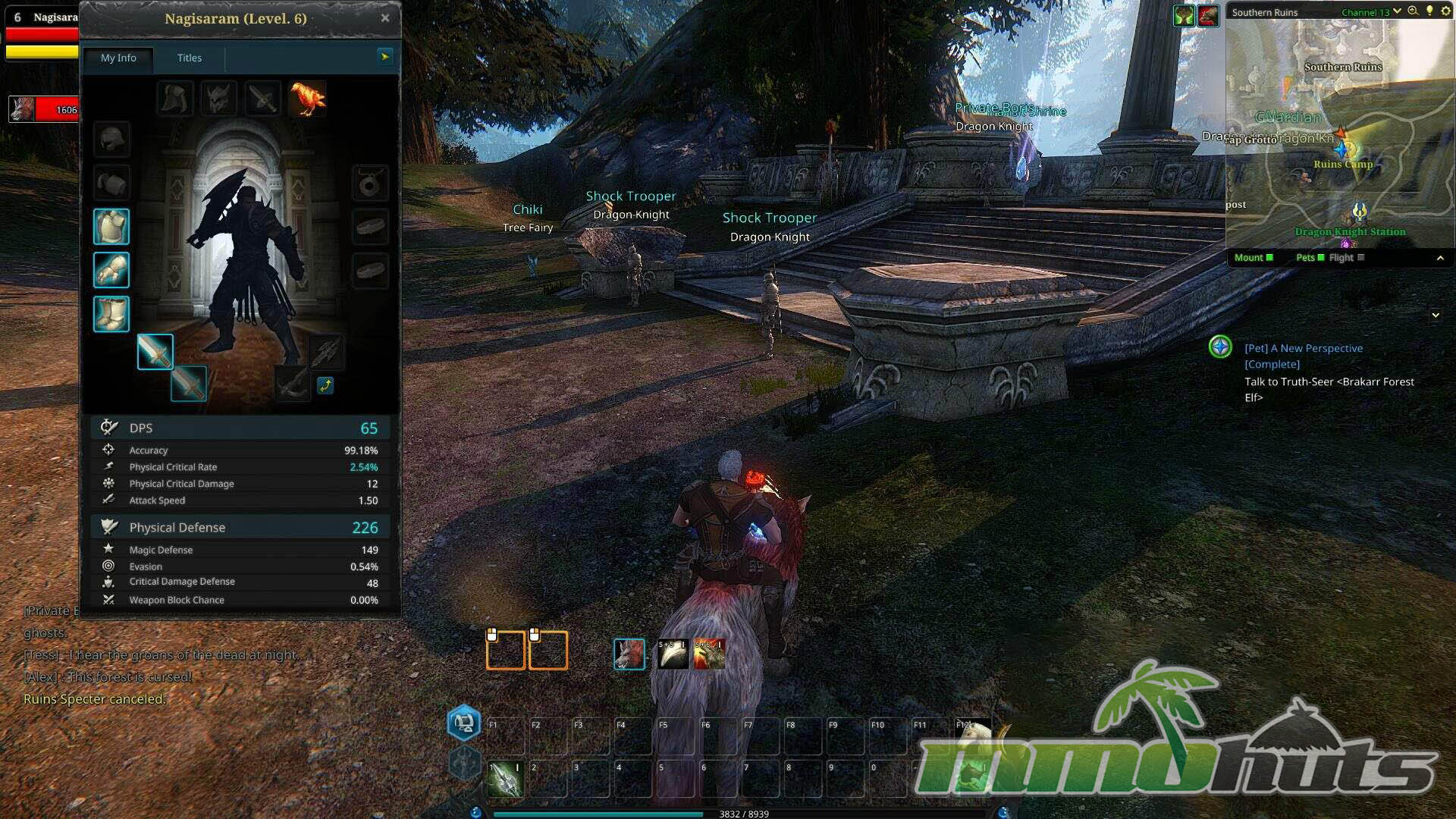Screen dimensions: 1456x819
Task: Open the minimap gear settings
Action: pyautogui.click(x=1445, y=11)
